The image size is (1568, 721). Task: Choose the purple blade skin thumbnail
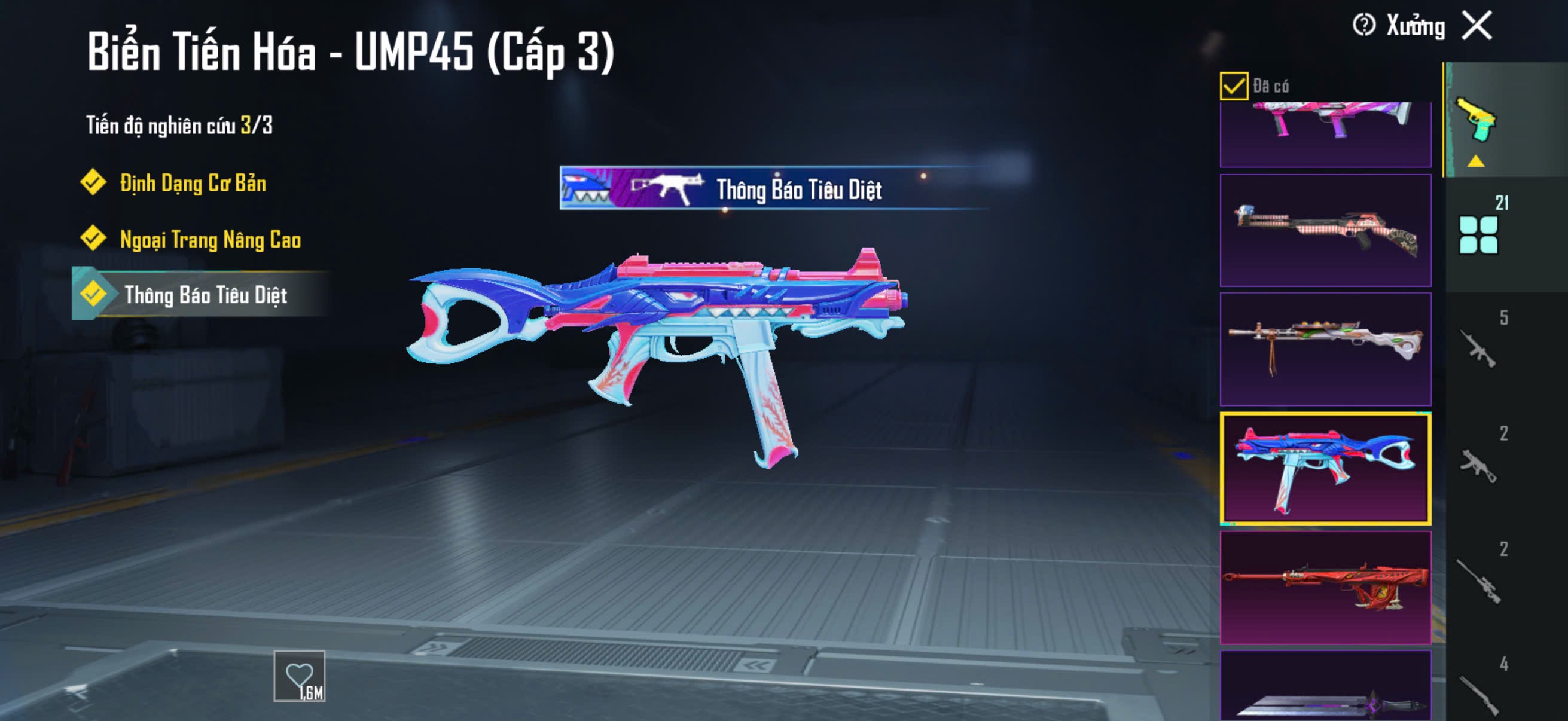point(1325,688)
